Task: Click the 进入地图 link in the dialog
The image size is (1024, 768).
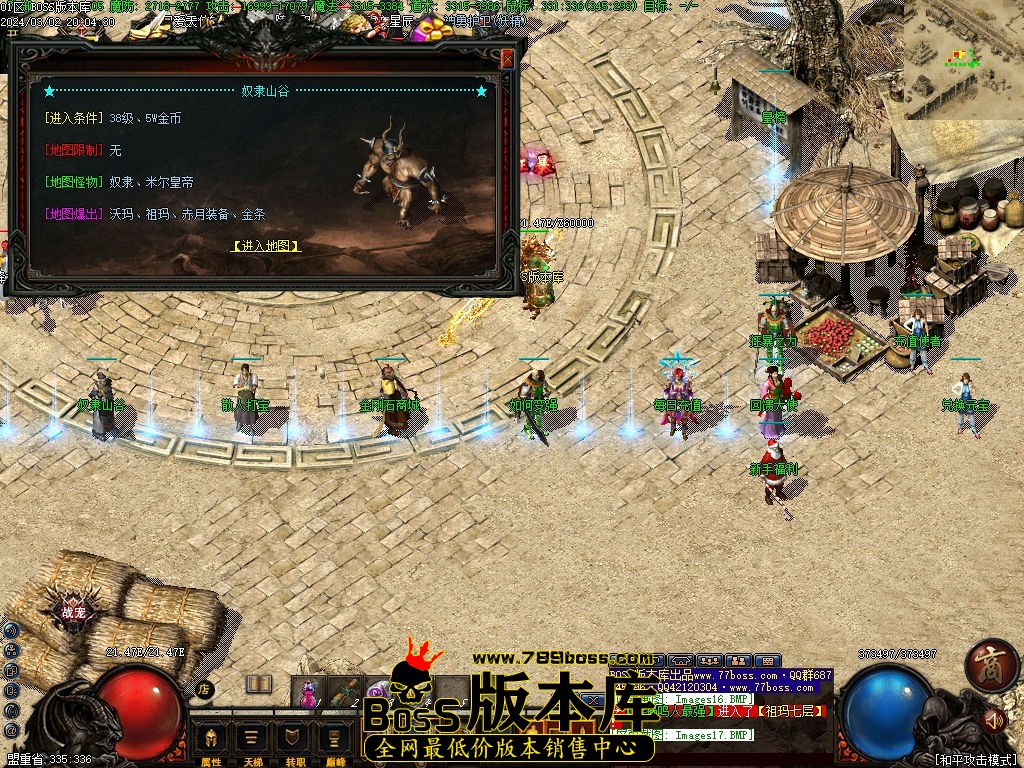Action: [x=266, y=245]
